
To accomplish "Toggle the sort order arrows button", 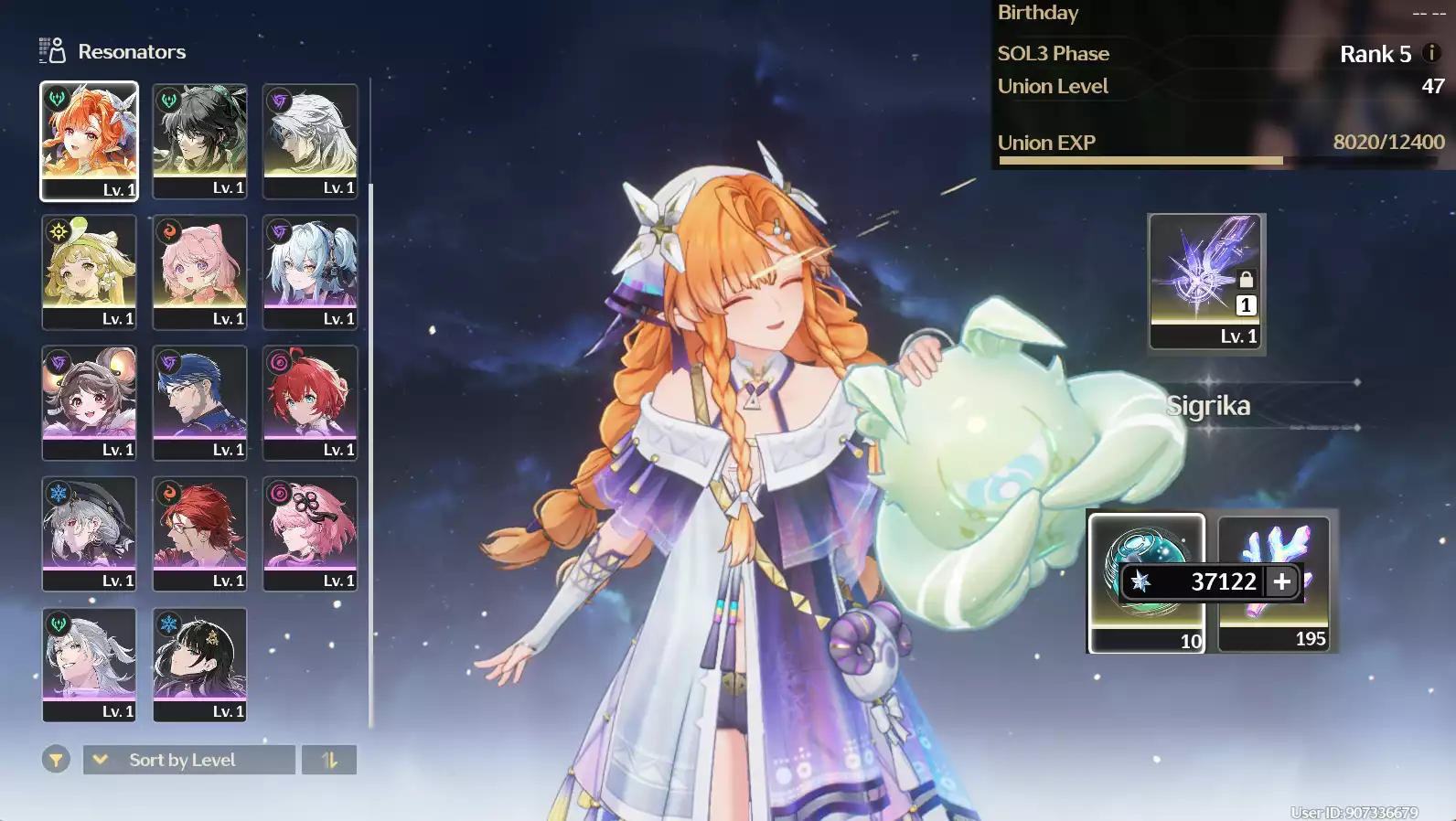I will pos(329,760).
